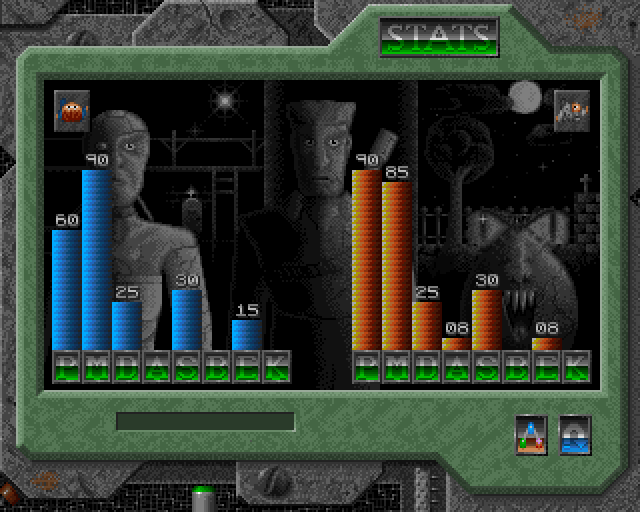Viewport: 640px width, 512px height.
Task: Choose the orange creature portrait above blue bars
Action: [x=71, y=108]
